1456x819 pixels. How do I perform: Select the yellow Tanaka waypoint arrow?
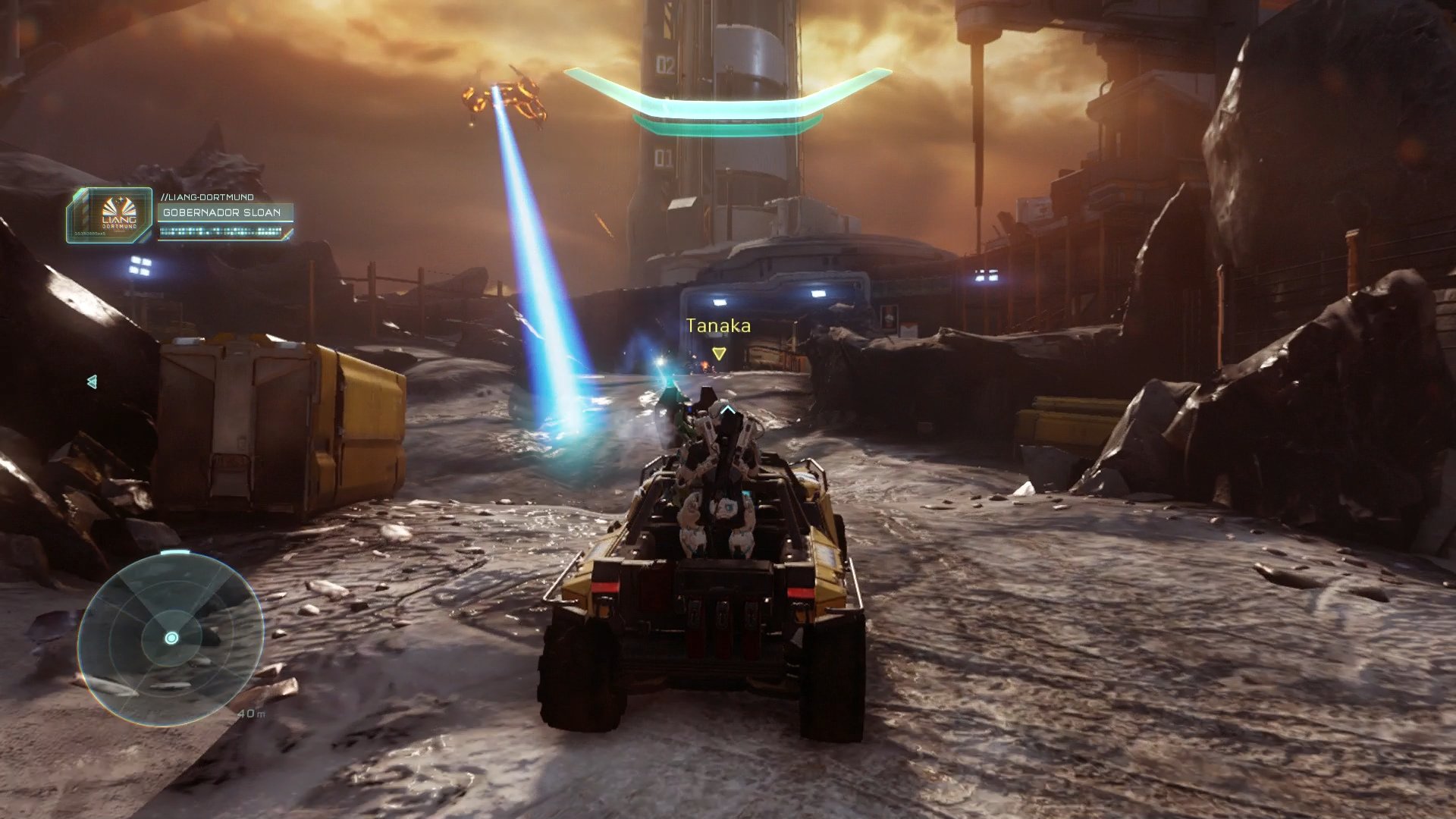[718, 353]
